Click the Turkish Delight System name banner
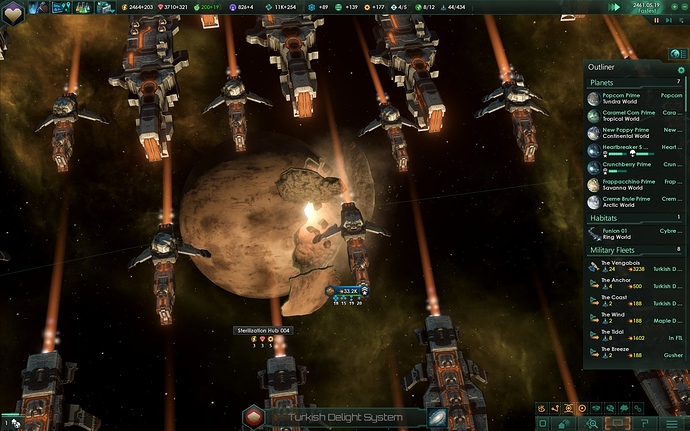Viewport: 690px width, 431px height. coord(345,417)
